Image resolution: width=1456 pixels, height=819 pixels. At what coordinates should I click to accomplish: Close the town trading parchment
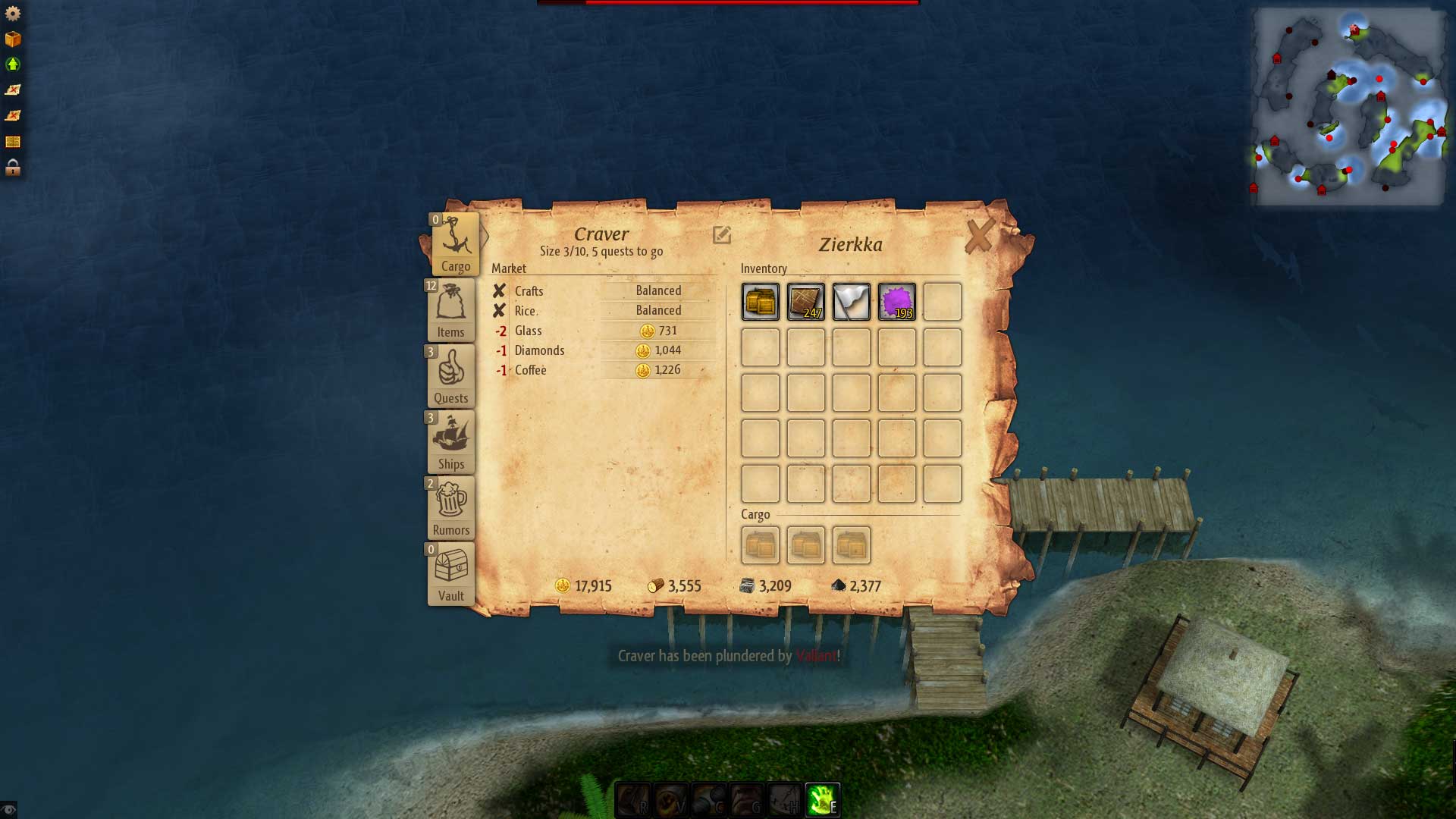coord(979,237)
